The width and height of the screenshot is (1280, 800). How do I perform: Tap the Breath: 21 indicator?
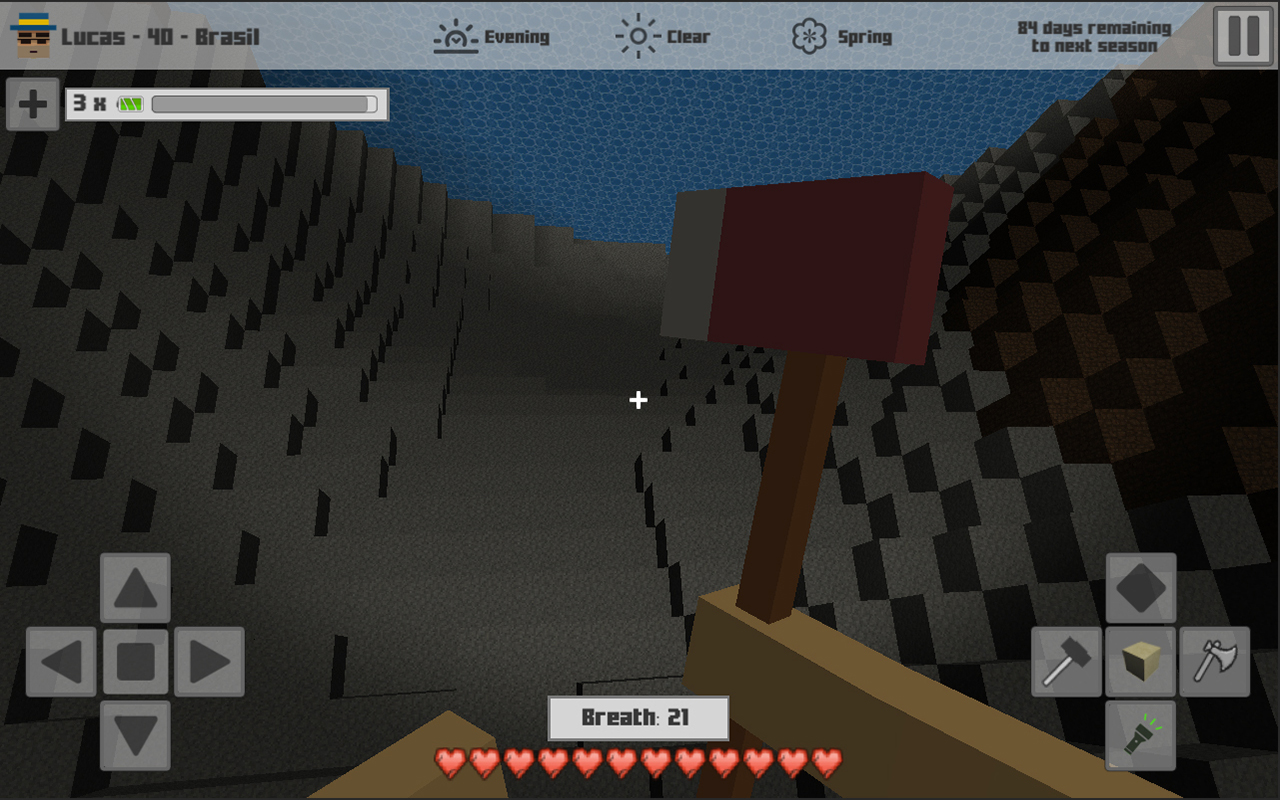[637, 718]
